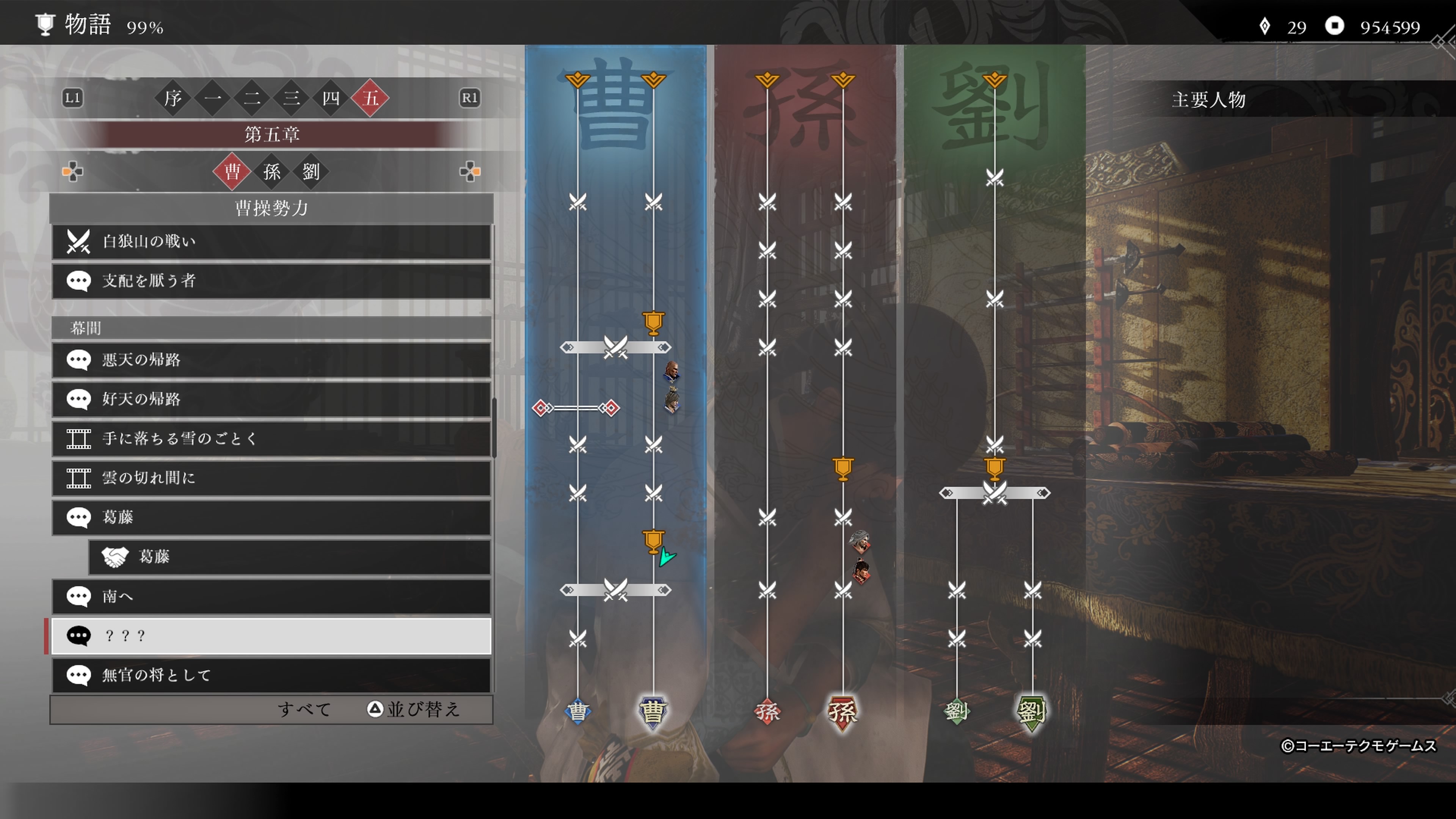
Task: Open the 無官の将として entry
Action: click(271, 675)
